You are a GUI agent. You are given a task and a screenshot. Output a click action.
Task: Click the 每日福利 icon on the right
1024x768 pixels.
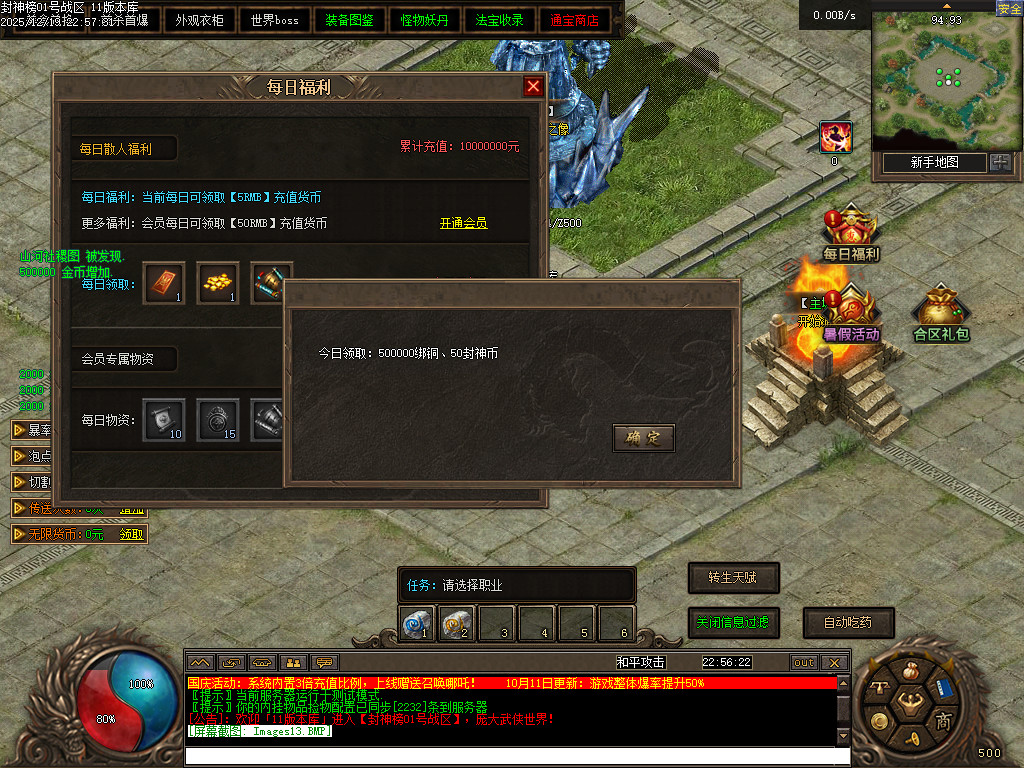coord(850,235)
